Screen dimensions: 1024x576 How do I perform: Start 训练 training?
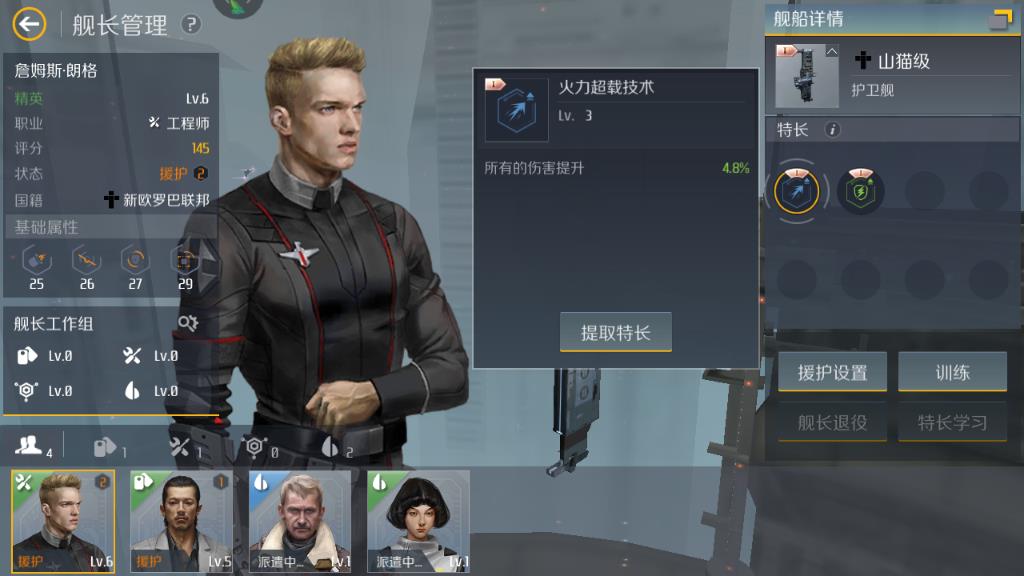coord(952,373)
